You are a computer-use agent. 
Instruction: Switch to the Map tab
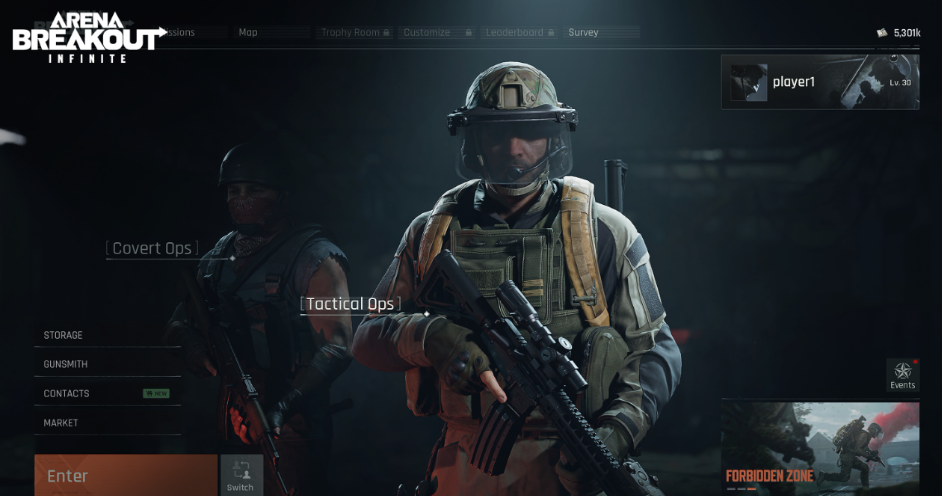coord(248,32)
